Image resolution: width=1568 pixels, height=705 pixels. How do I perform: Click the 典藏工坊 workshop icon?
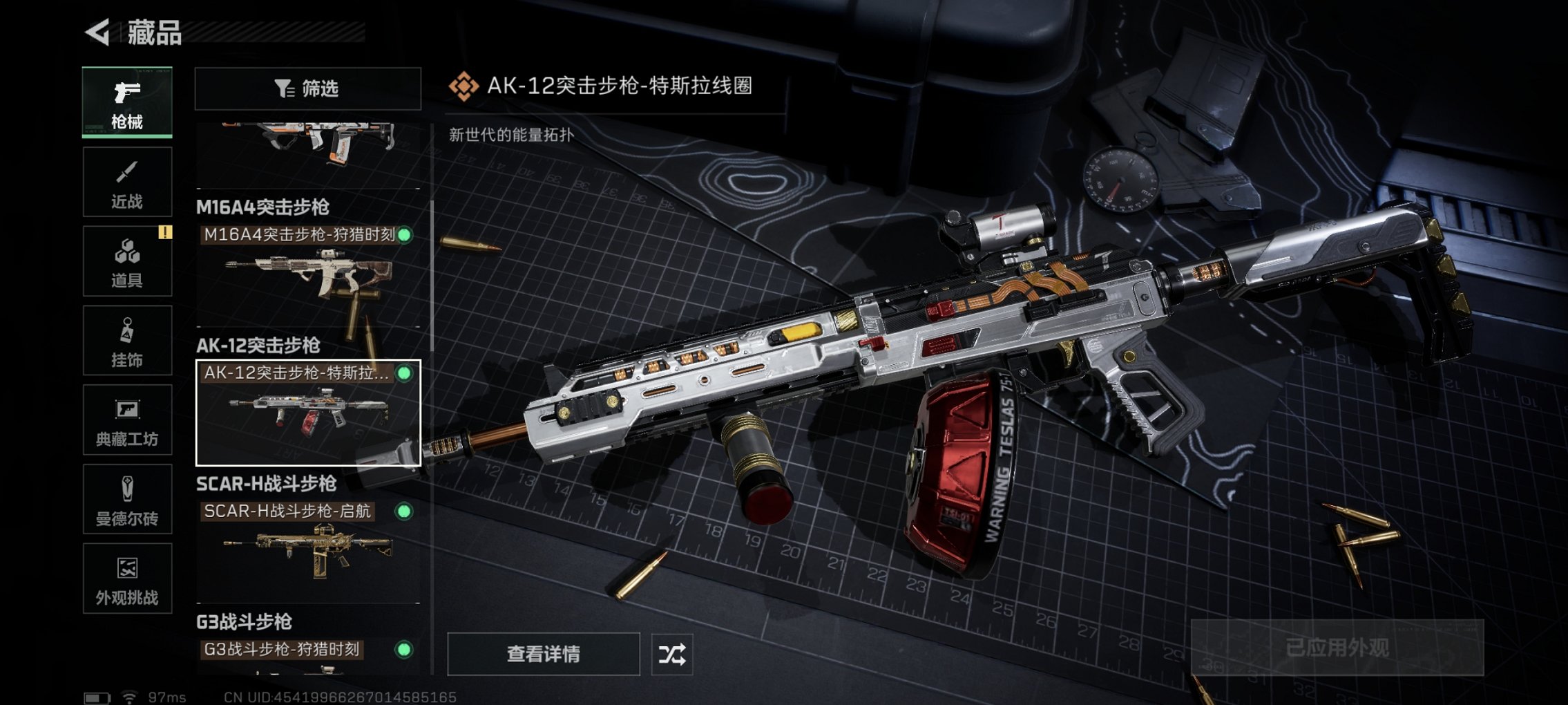(x=127, y=420)
